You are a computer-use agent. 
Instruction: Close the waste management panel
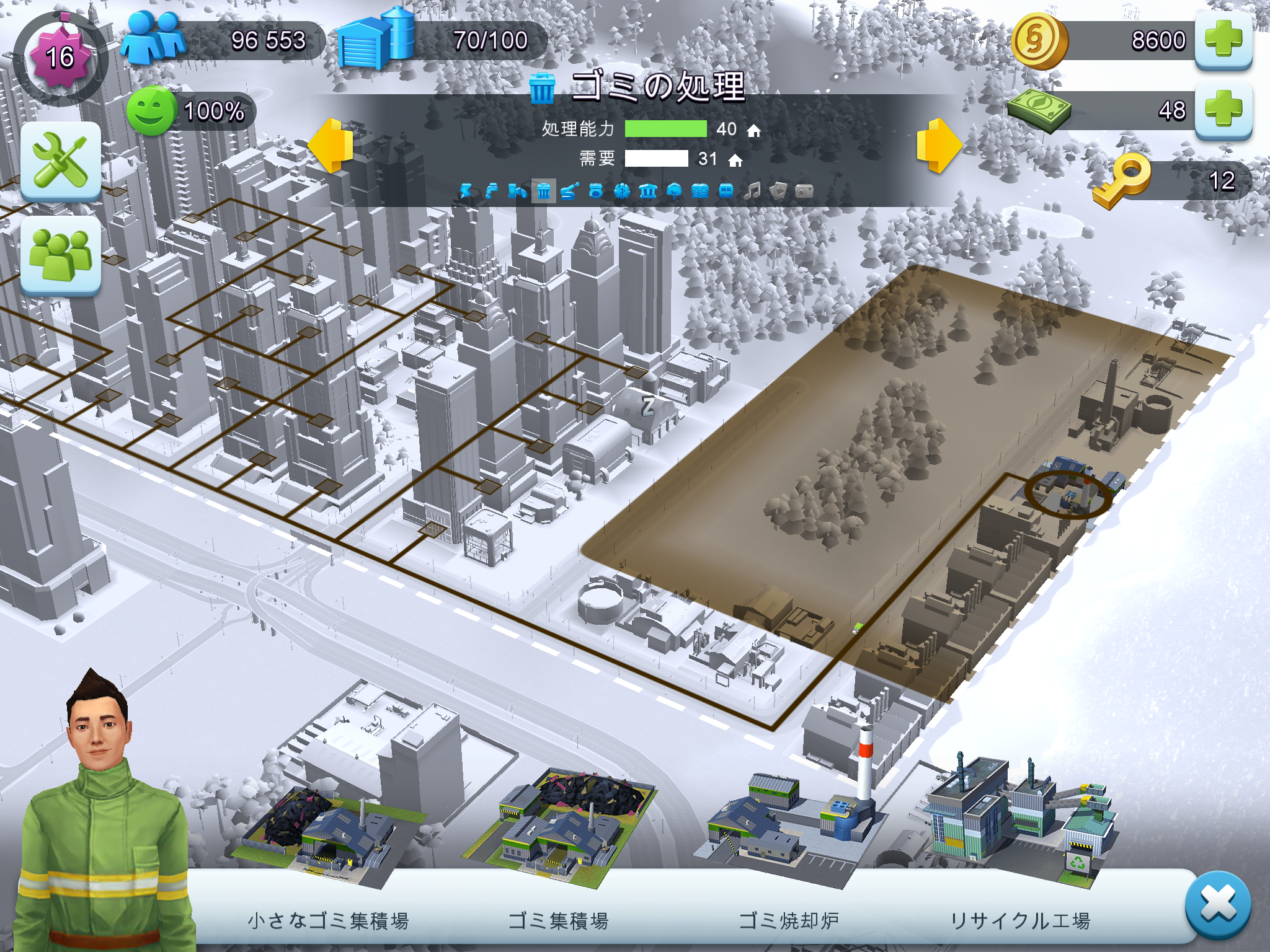tap(1217, 904)
